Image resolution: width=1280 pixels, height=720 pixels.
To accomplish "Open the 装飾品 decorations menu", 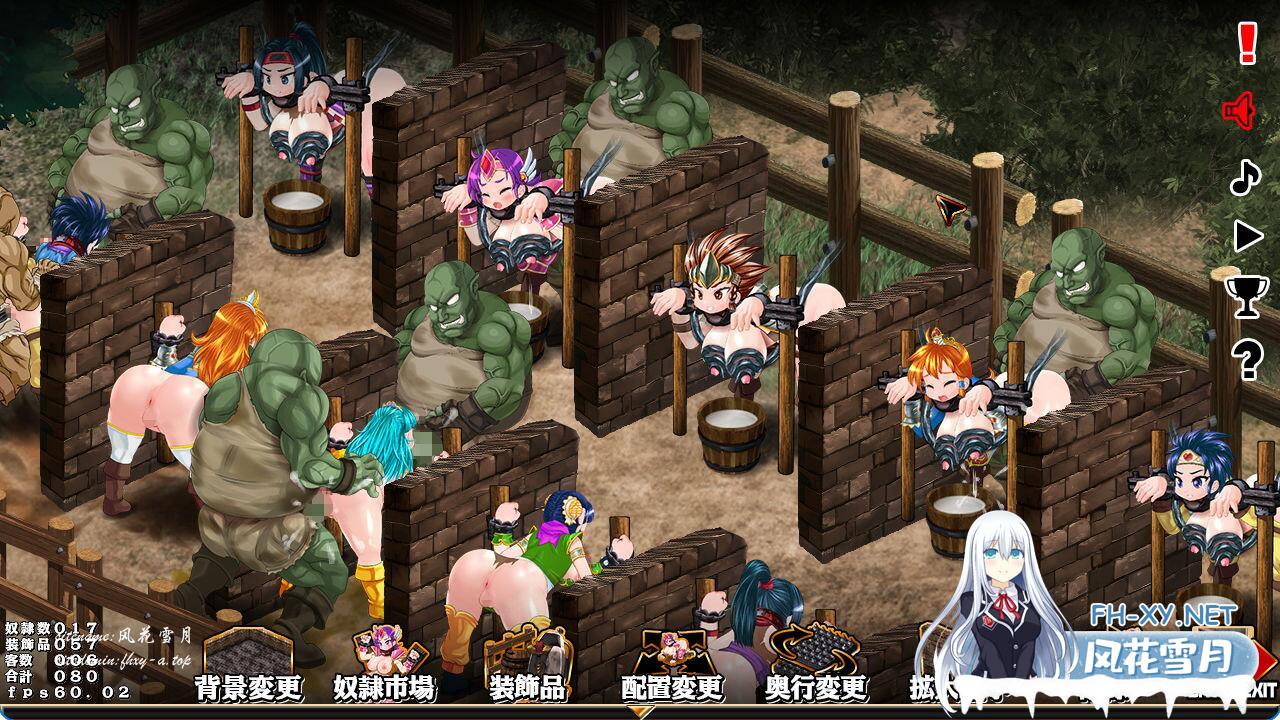I will tap(526, 668).
